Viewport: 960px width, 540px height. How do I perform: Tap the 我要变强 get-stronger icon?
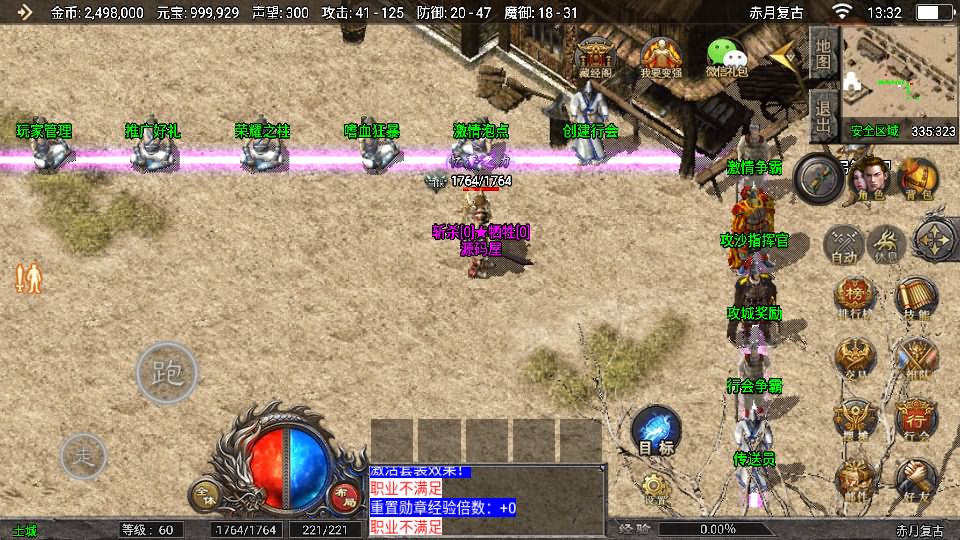[x=661, y=57]
